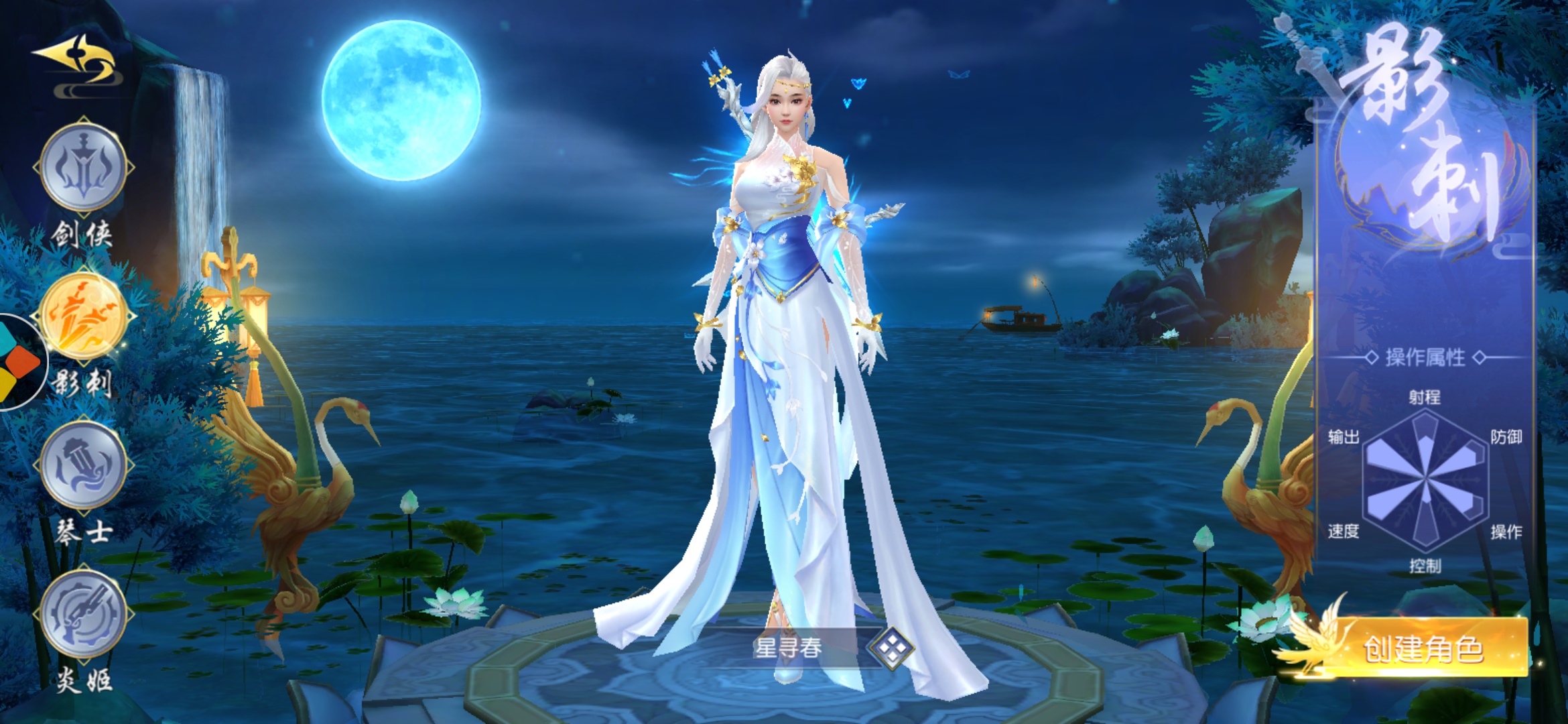
Task: Select the 炎姬 flame maiden class
Action: pos(84,614)
